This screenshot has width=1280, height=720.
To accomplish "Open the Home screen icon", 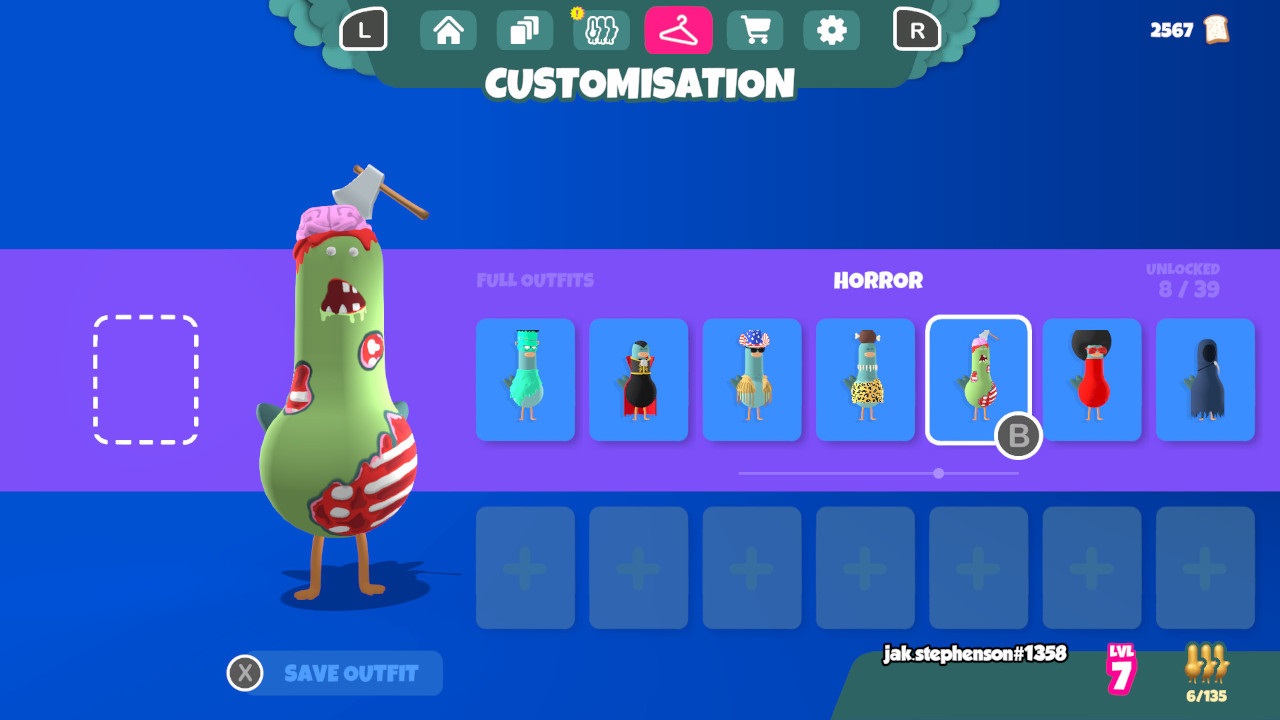I will (447, 30).
